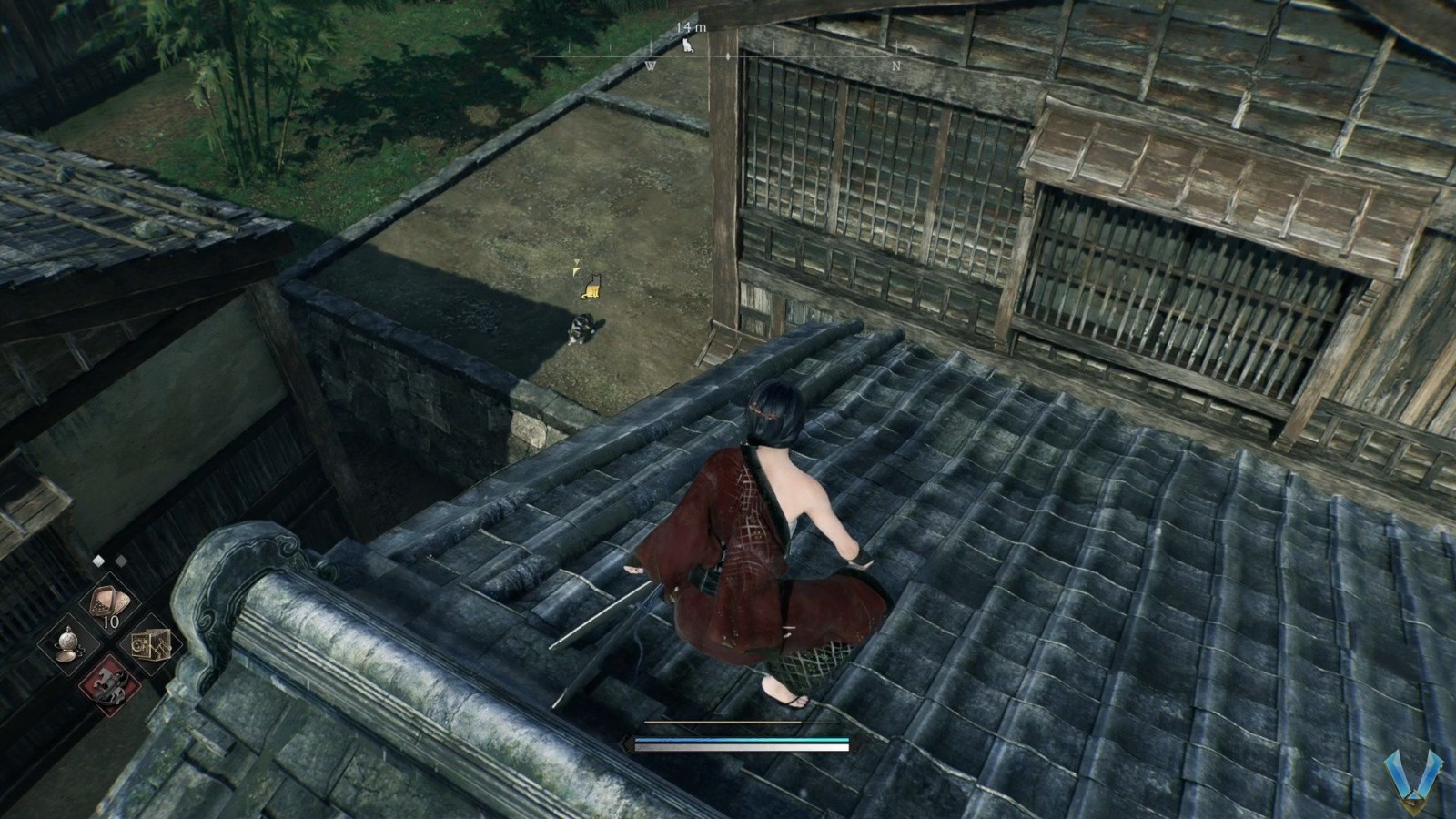This screenshot has height=819, width=1456.
Task: Select the pocket watch quick item
Action: click(69, 644)
